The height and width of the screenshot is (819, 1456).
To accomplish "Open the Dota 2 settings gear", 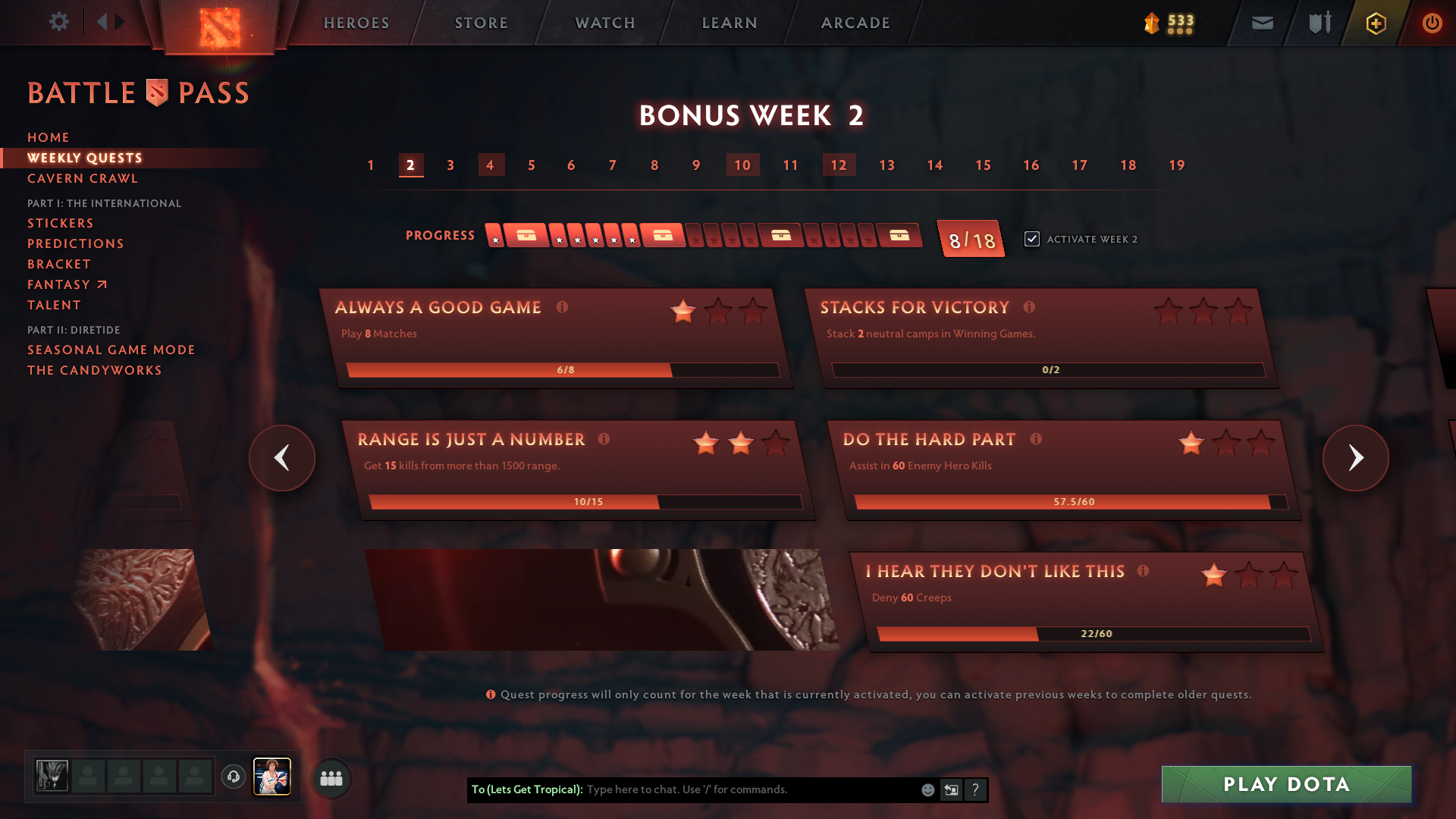I will click(x=59, y=22).
